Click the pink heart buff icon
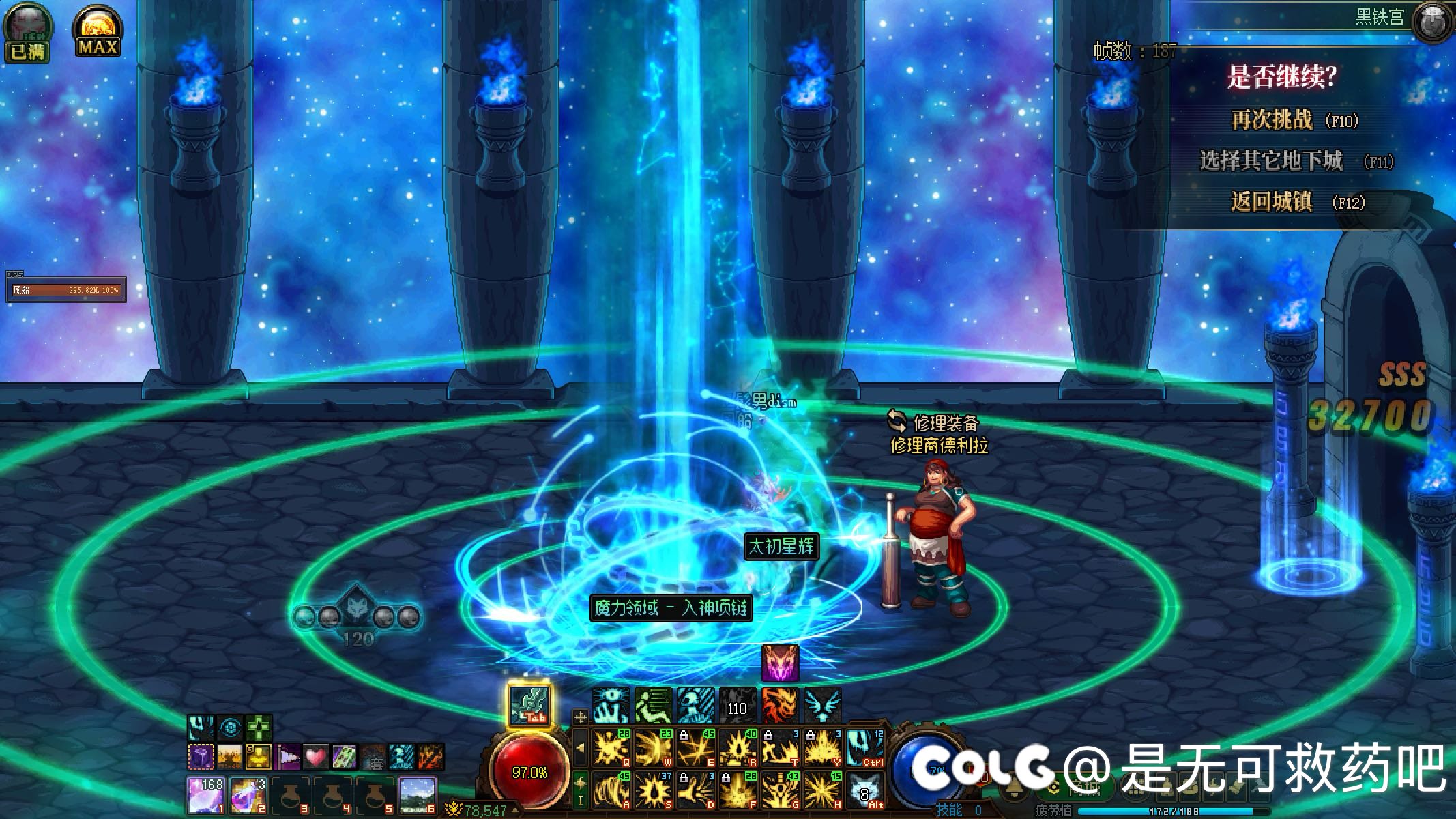Screen dimensions: 1456x819 coord(315,757)
